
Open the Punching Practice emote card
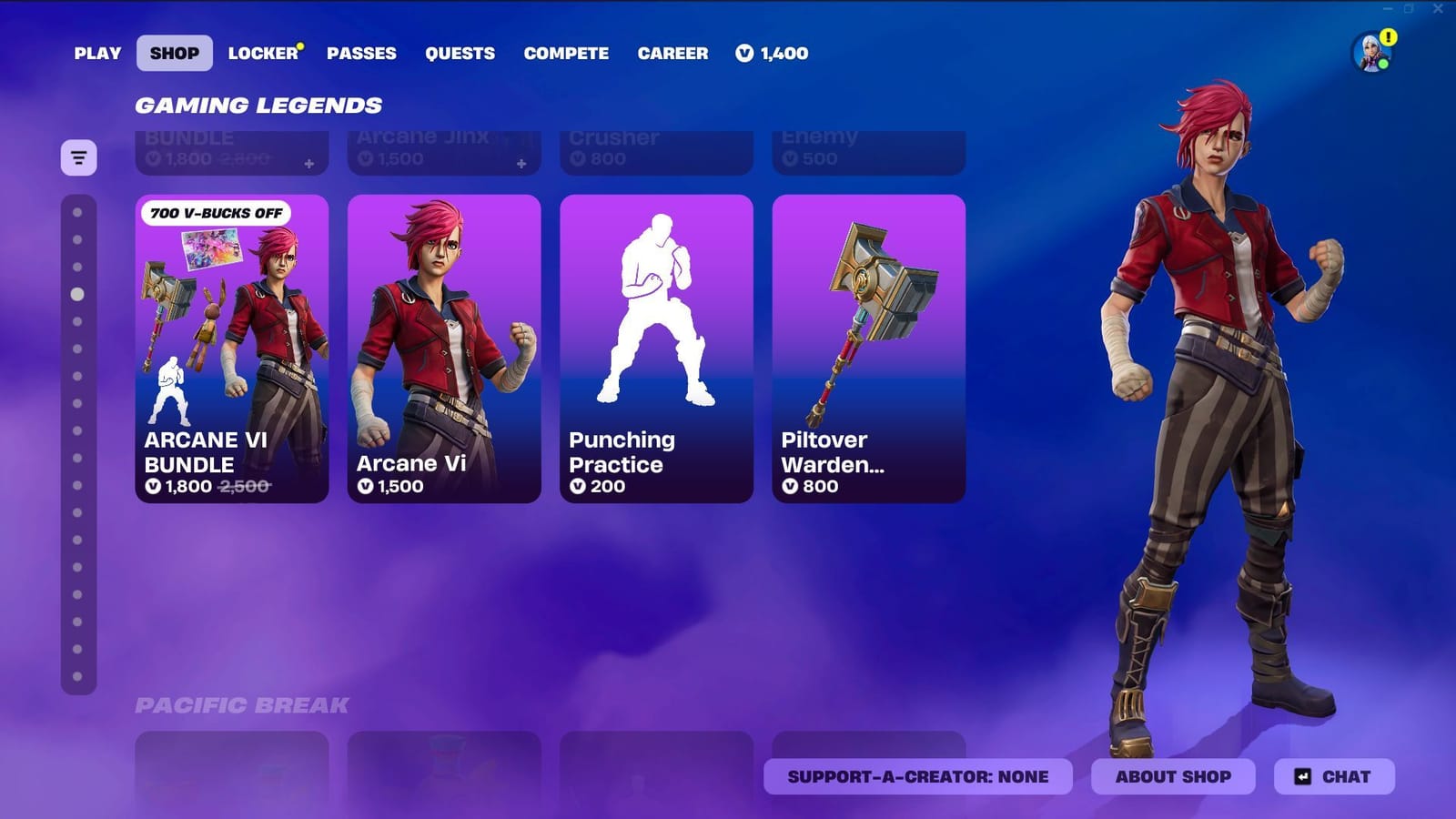click(655, 346)
